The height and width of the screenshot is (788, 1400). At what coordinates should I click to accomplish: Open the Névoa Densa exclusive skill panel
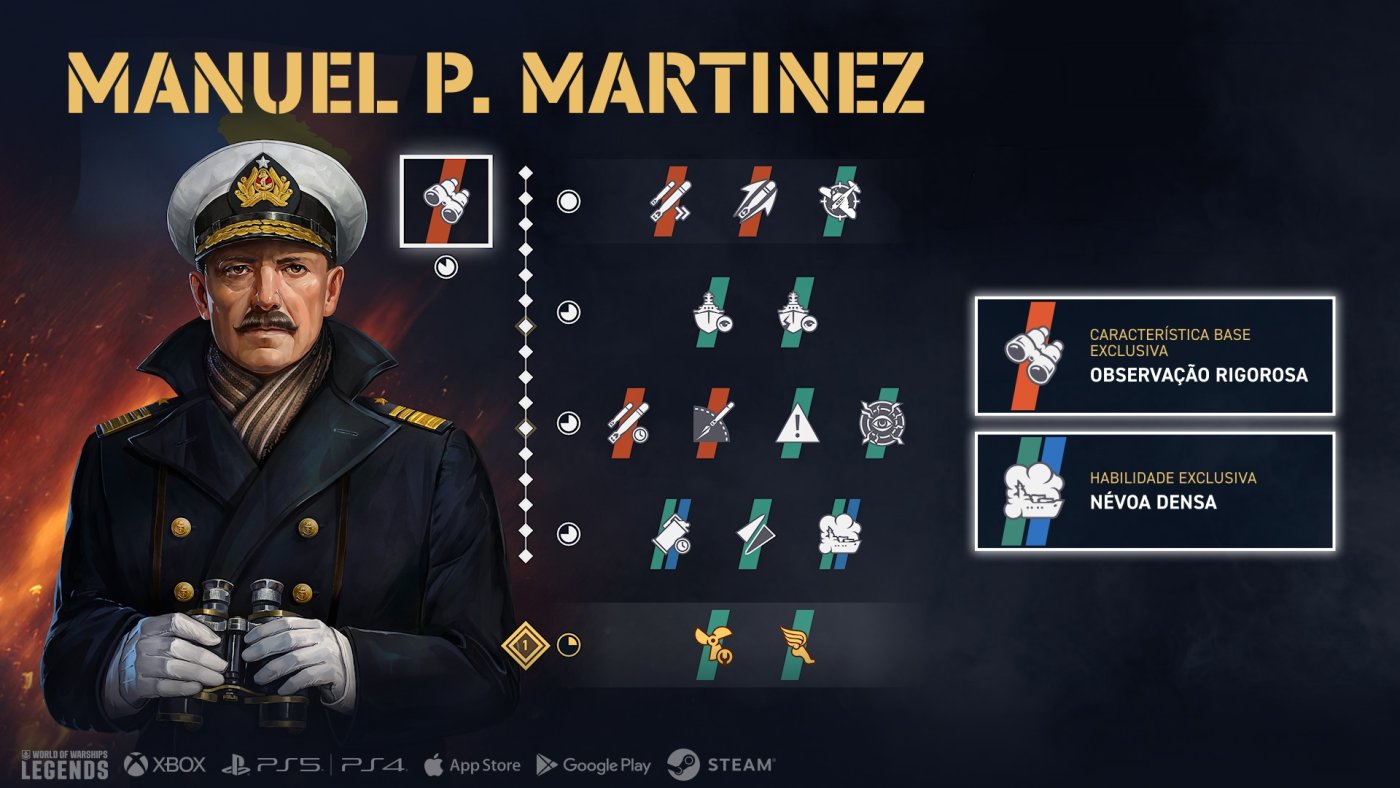[1155, 491]
